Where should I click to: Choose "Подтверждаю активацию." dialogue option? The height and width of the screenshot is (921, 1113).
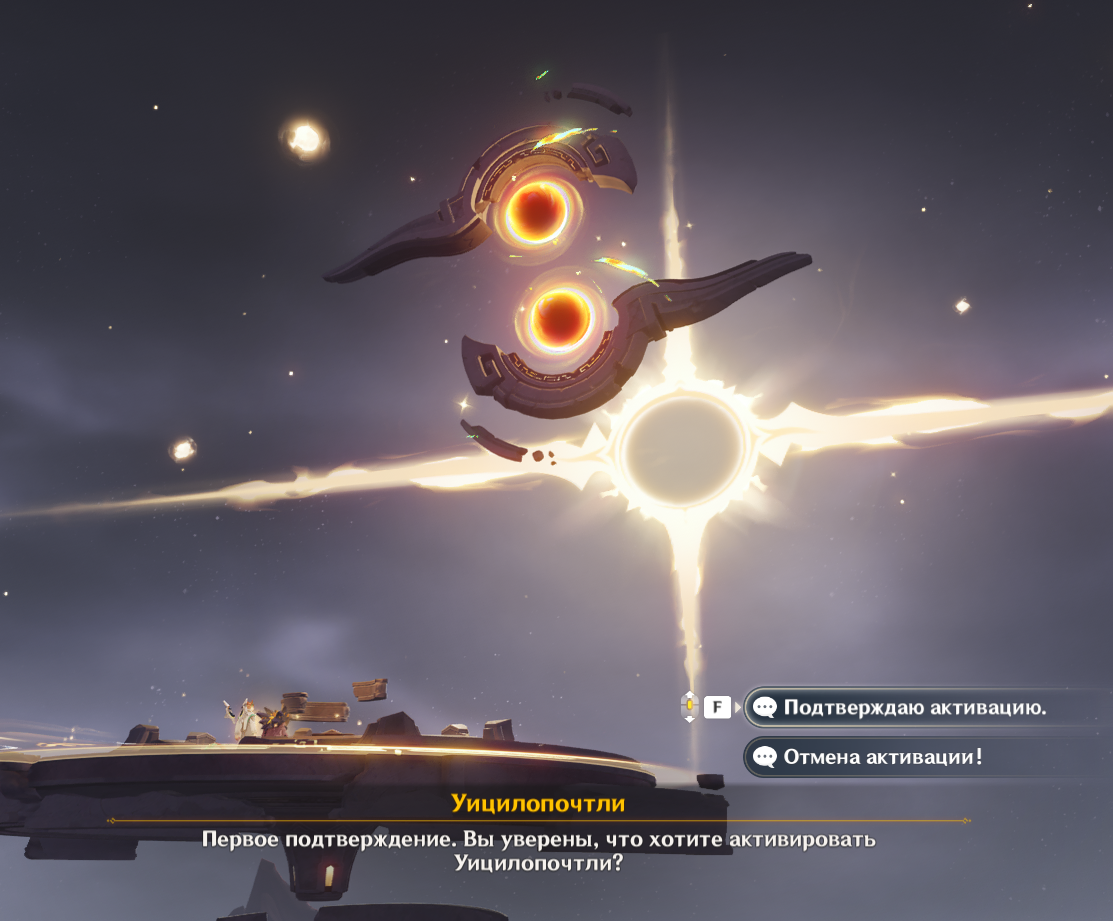(914, 708)
